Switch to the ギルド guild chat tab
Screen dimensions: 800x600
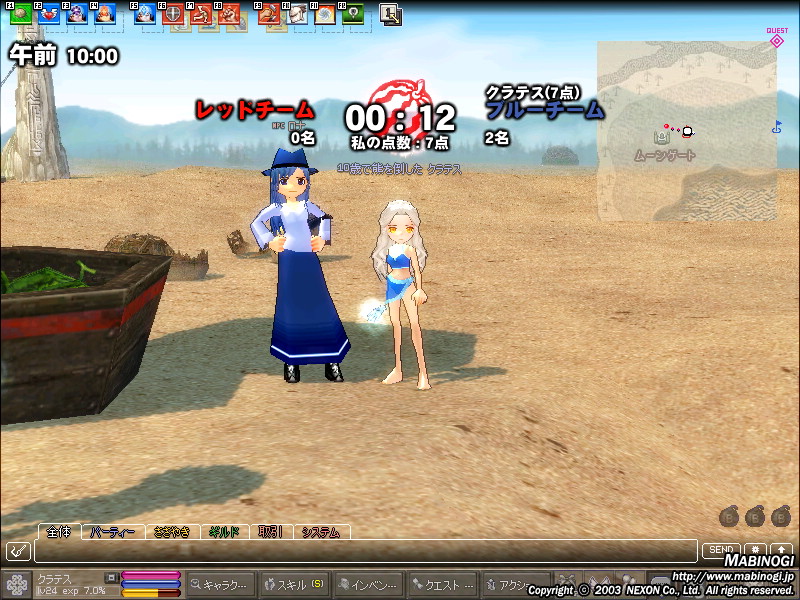(224, 532)
